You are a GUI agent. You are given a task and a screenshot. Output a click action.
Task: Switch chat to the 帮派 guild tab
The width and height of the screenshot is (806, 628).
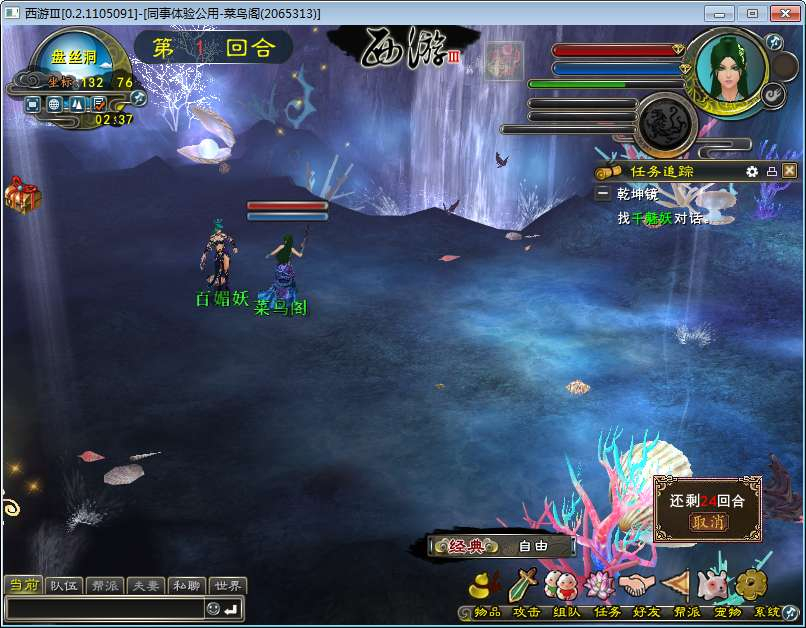(x=104, y=586)
